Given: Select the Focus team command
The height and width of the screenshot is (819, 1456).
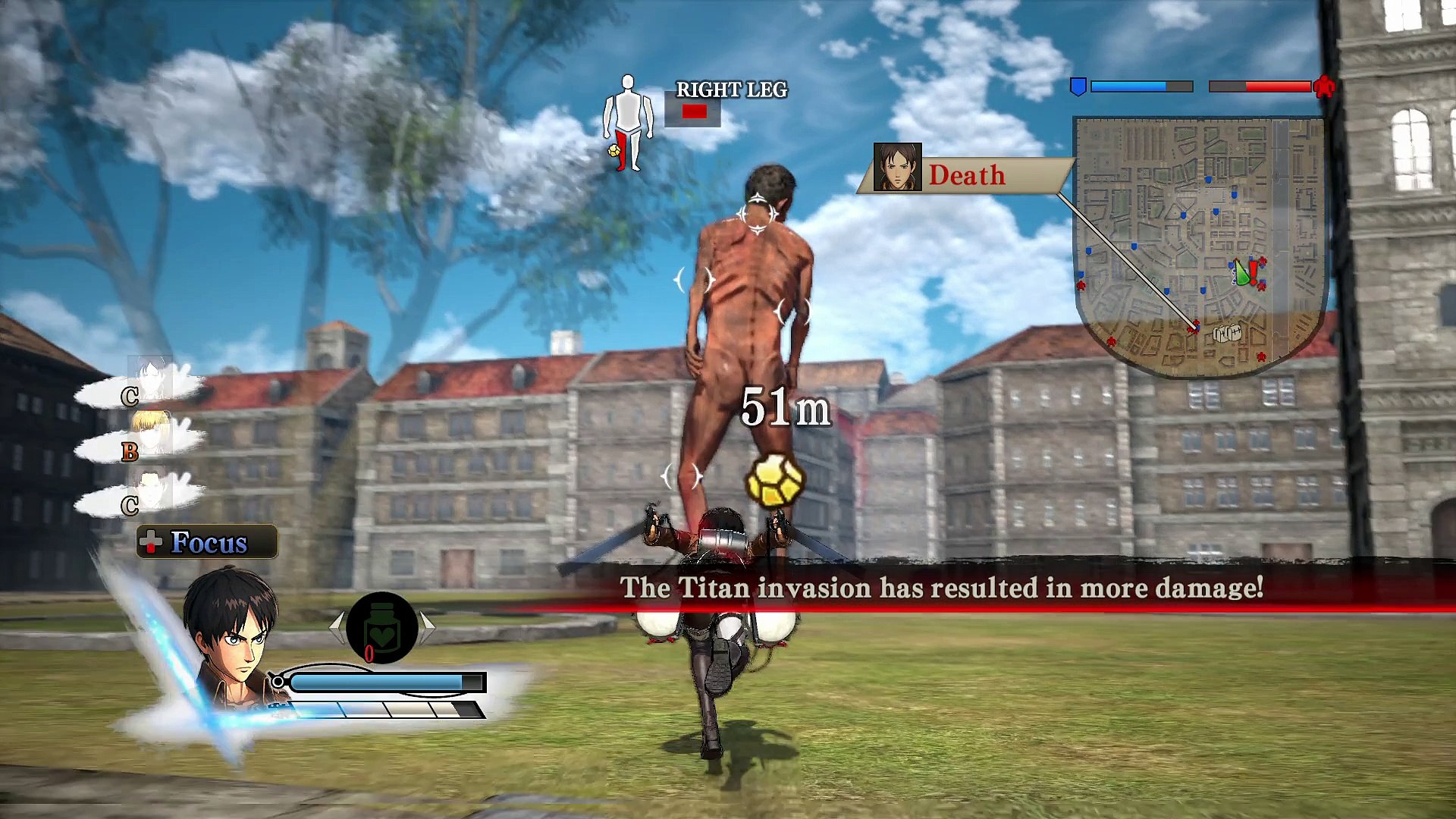Looking at the screenshot, I should coord(207,542).
